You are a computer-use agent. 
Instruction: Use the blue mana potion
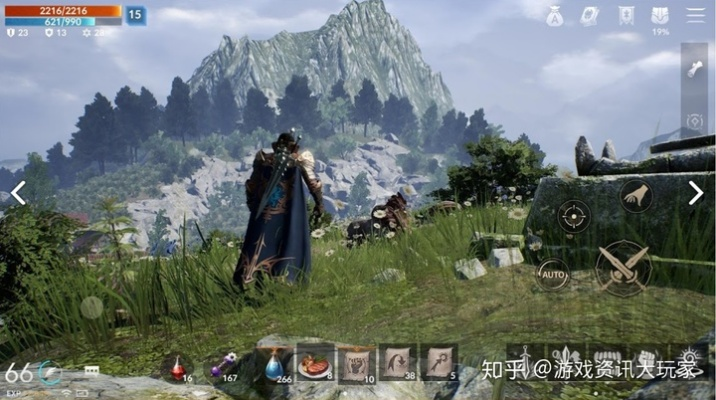pyautogui.click(x=273, y=366)
